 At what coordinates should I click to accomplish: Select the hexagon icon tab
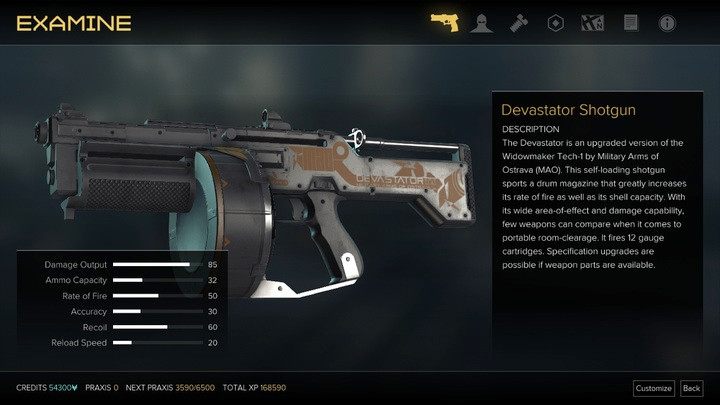(555, 21)
